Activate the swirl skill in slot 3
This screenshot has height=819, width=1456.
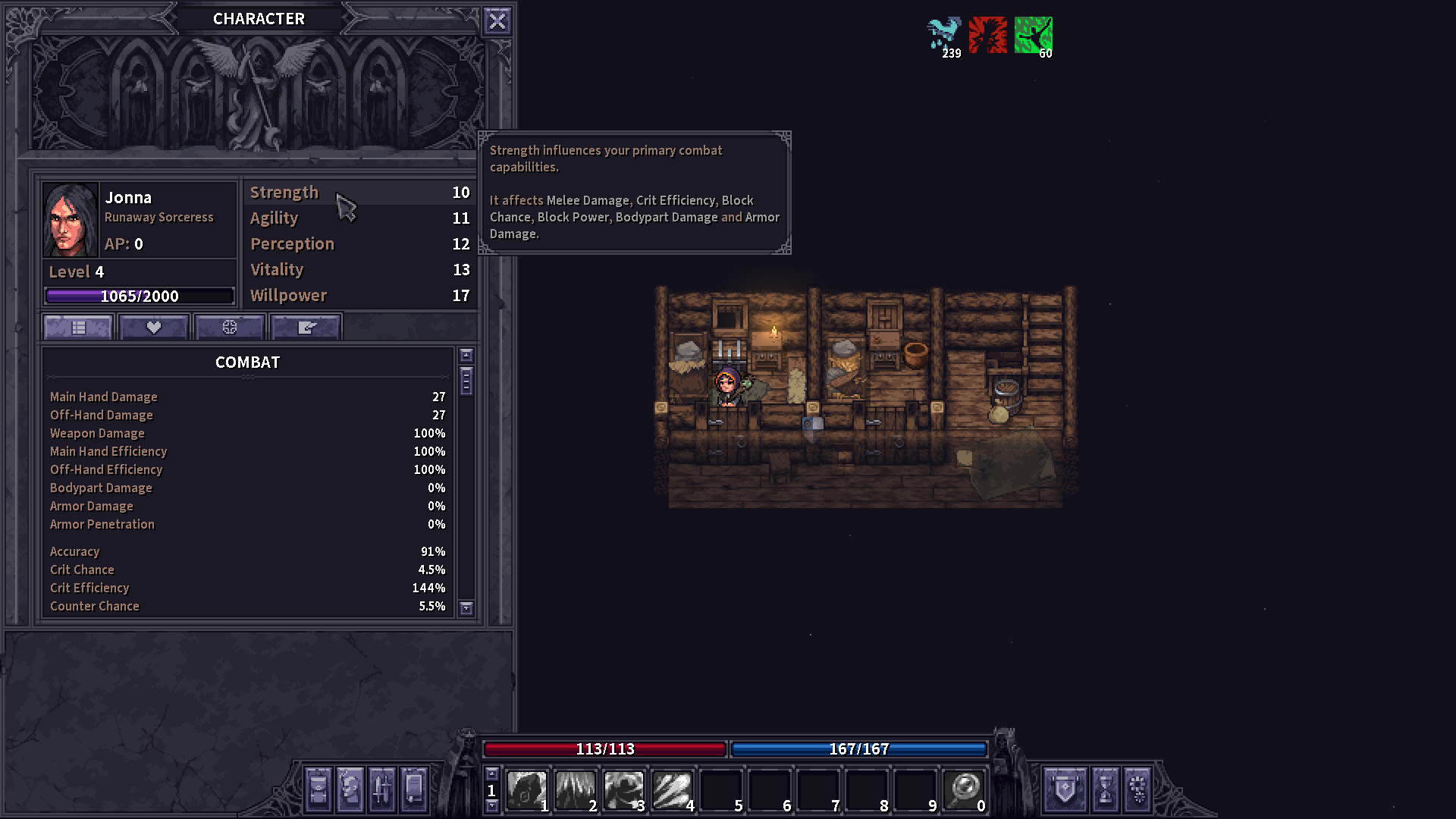click(x=623, y=790)
